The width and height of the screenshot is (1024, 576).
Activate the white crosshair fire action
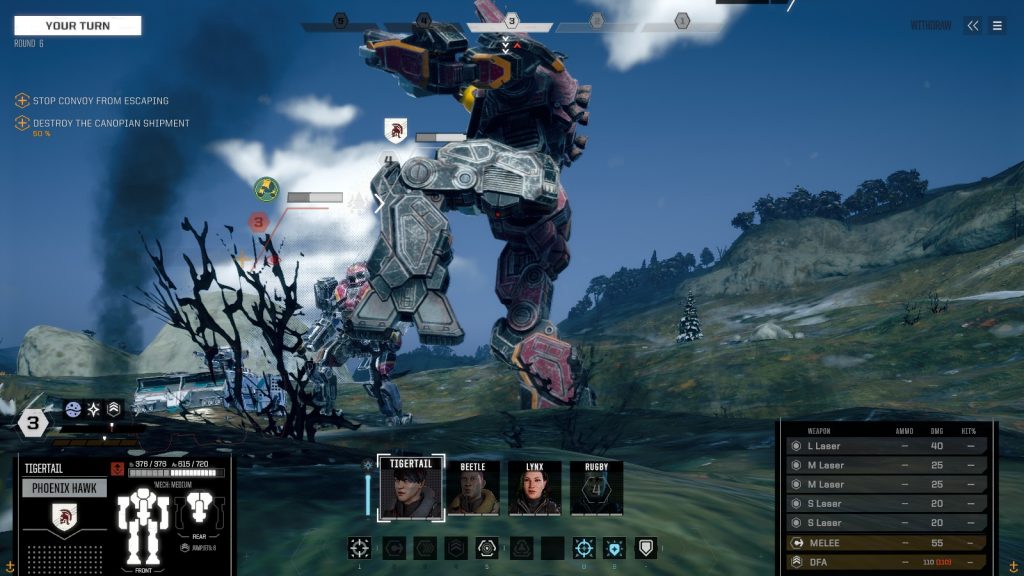tap(359, 547)
